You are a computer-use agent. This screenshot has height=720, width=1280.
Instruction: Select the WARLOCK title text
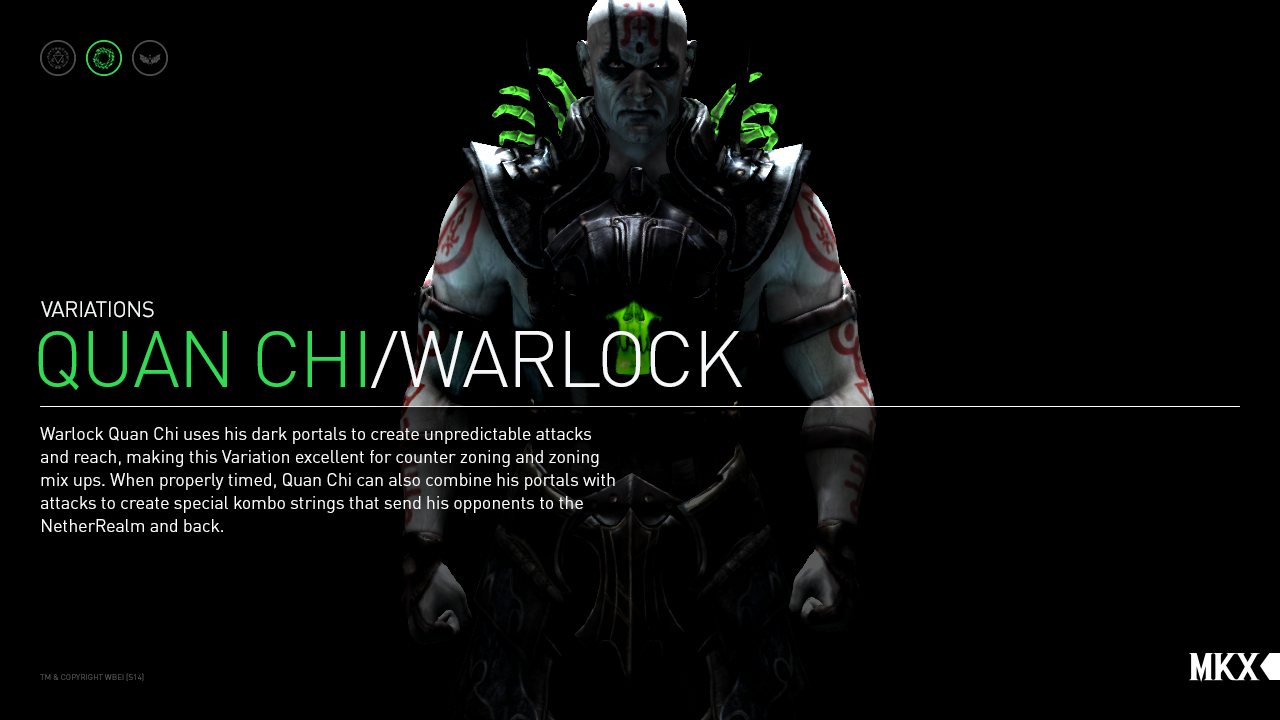[560, 360]
